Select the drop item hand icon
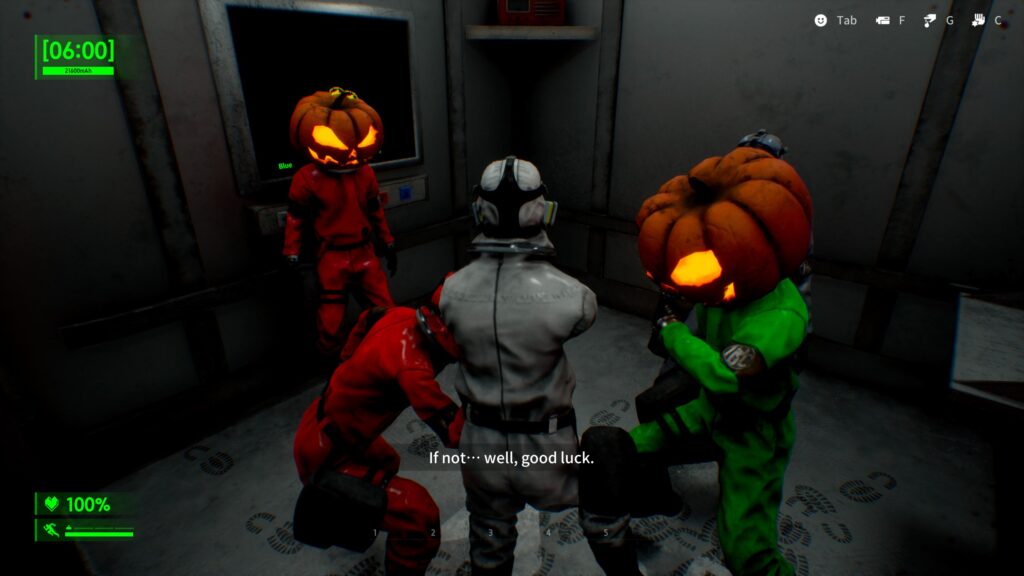This screenshot has height=576, width=1024. (x=929, y=20)
